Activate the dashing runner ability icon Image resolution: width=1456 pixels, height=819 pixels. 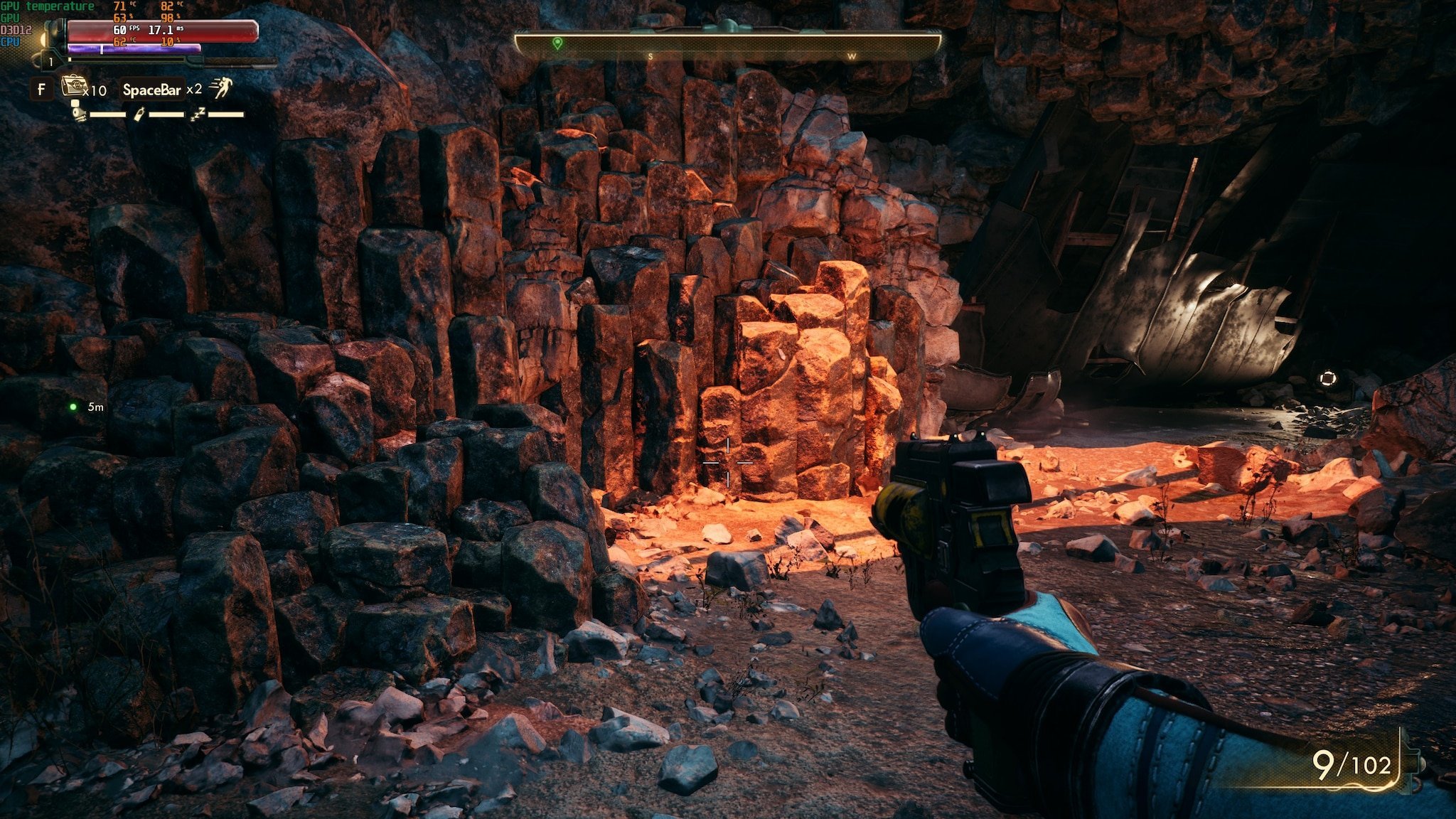tap(222, 88)
